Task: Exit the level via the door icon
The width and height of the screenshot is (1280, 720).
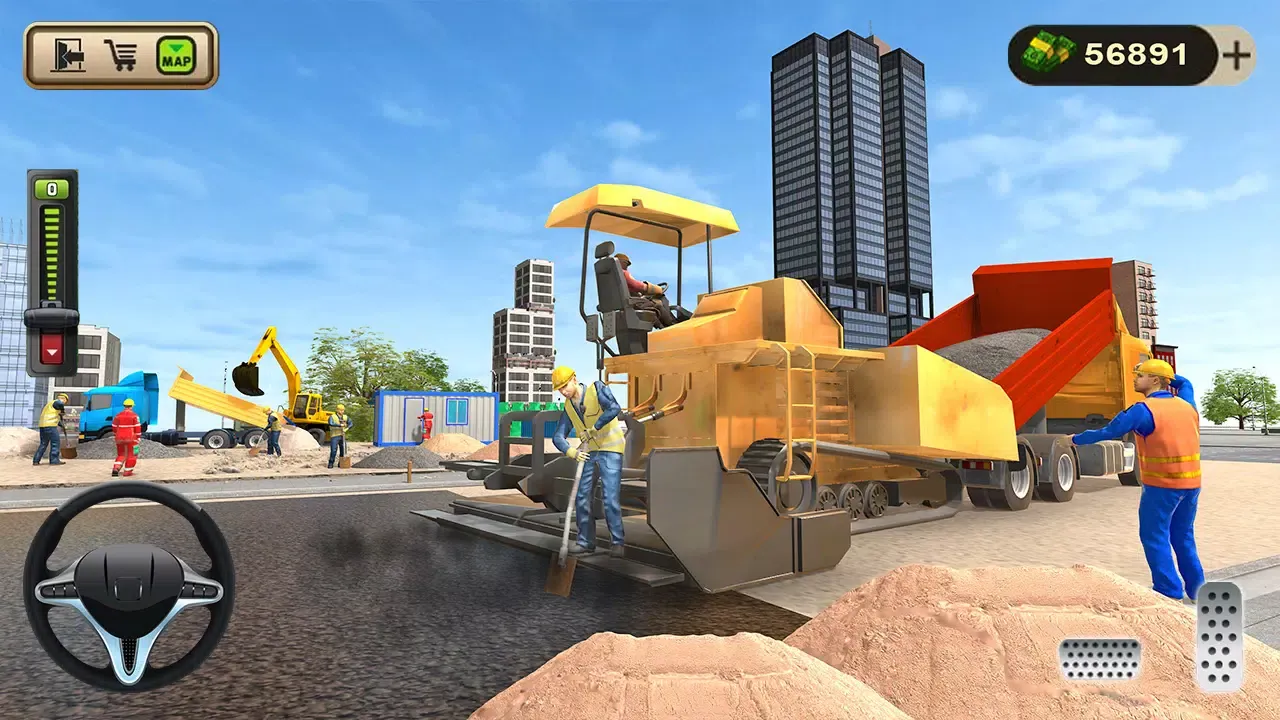Action: point(68,55)
